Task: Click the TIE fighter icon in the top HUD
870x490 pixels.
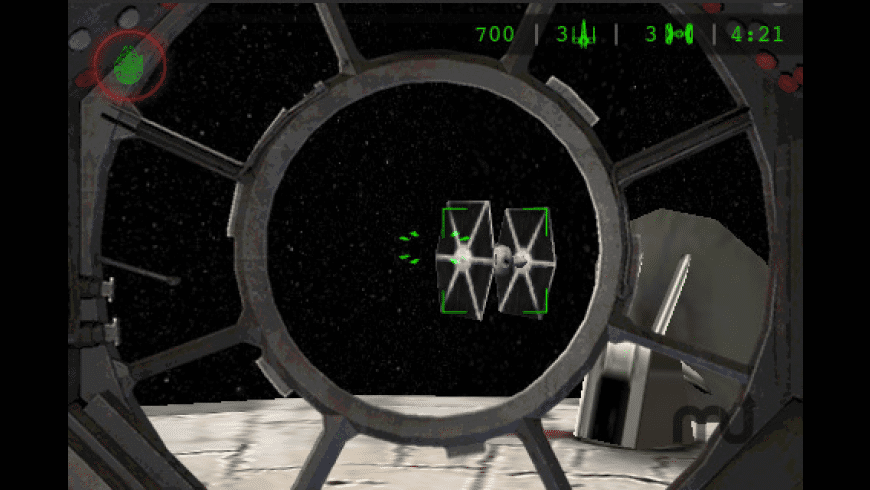Action: coord(679,35)
